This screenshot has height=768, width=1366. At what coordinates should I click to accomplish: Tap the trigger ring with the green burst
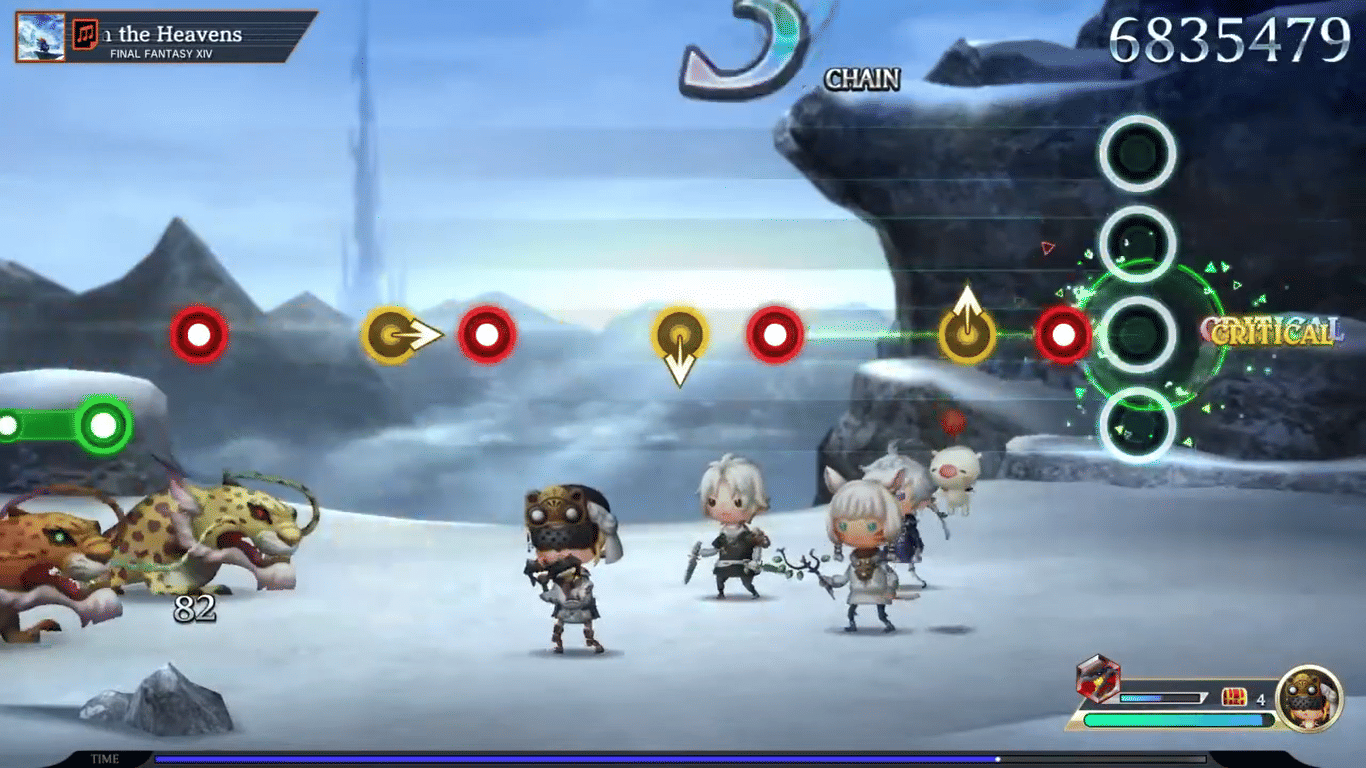pos(1137,335)
